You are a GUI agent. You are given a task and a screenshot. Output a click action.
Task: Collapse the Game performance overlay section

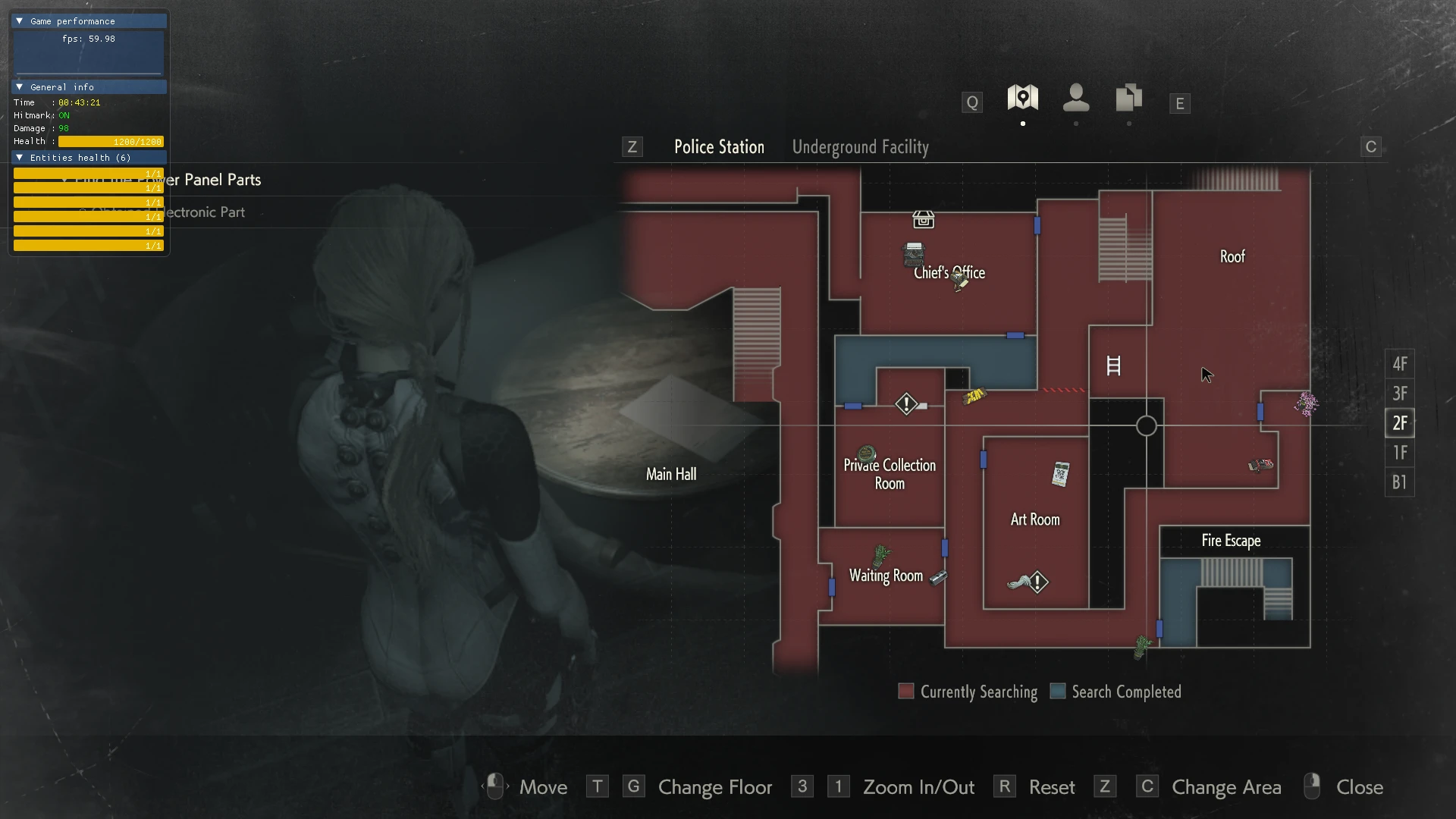(20, 21)
